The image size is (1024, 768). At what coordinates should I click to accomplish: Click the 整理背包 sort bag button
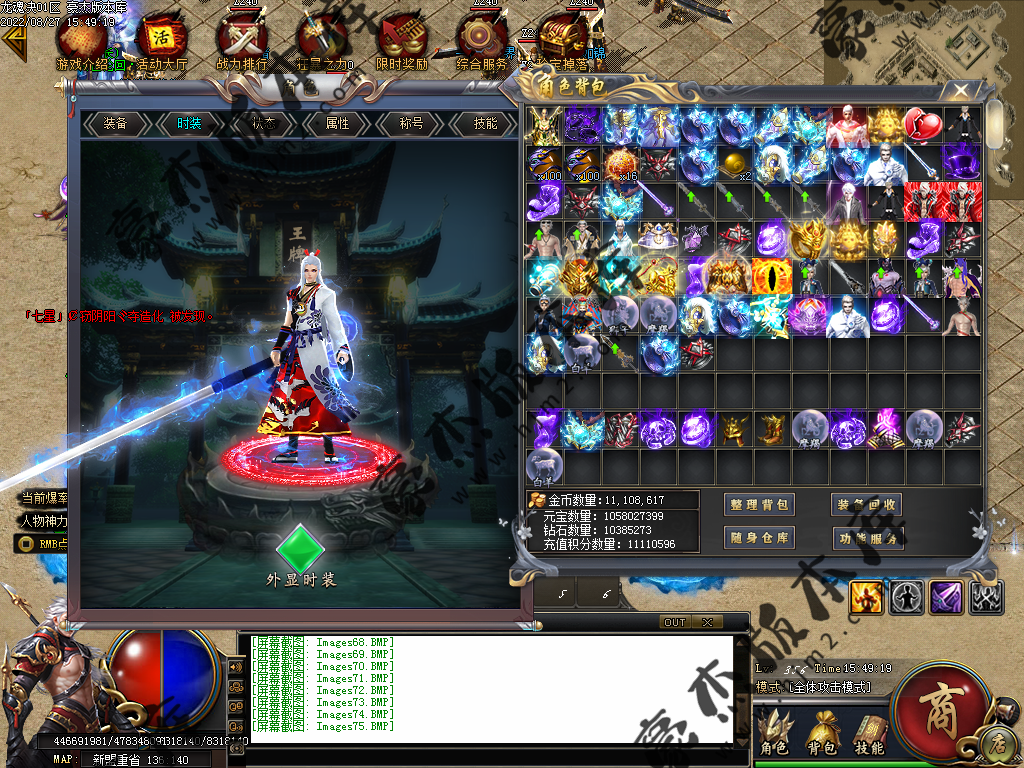coord(760,505)
